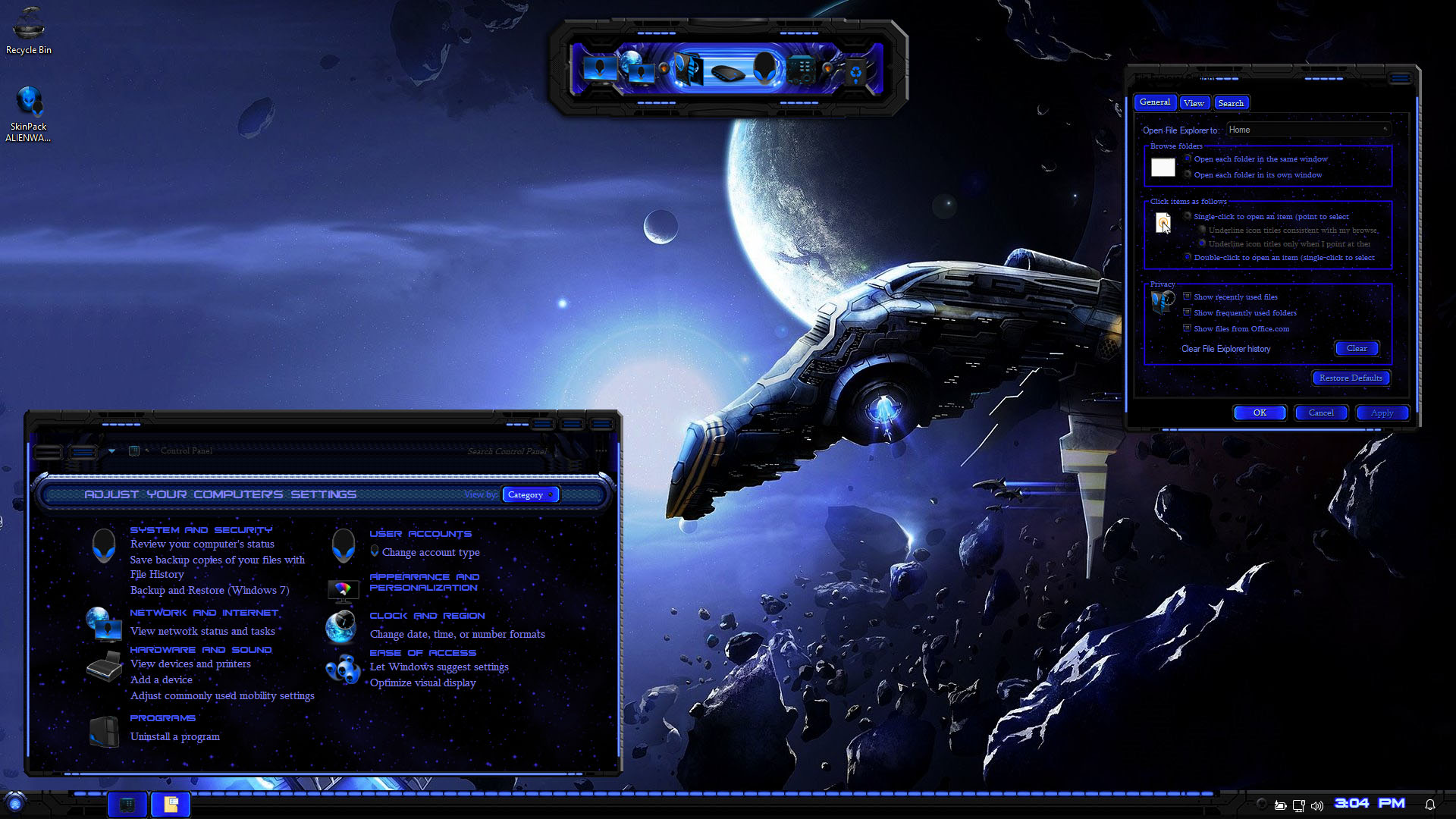Toggle 'Show recently used files' checkbox
Image resolution: width=1456 pixels, height=819 pixels.
(x=1188, y=297)
